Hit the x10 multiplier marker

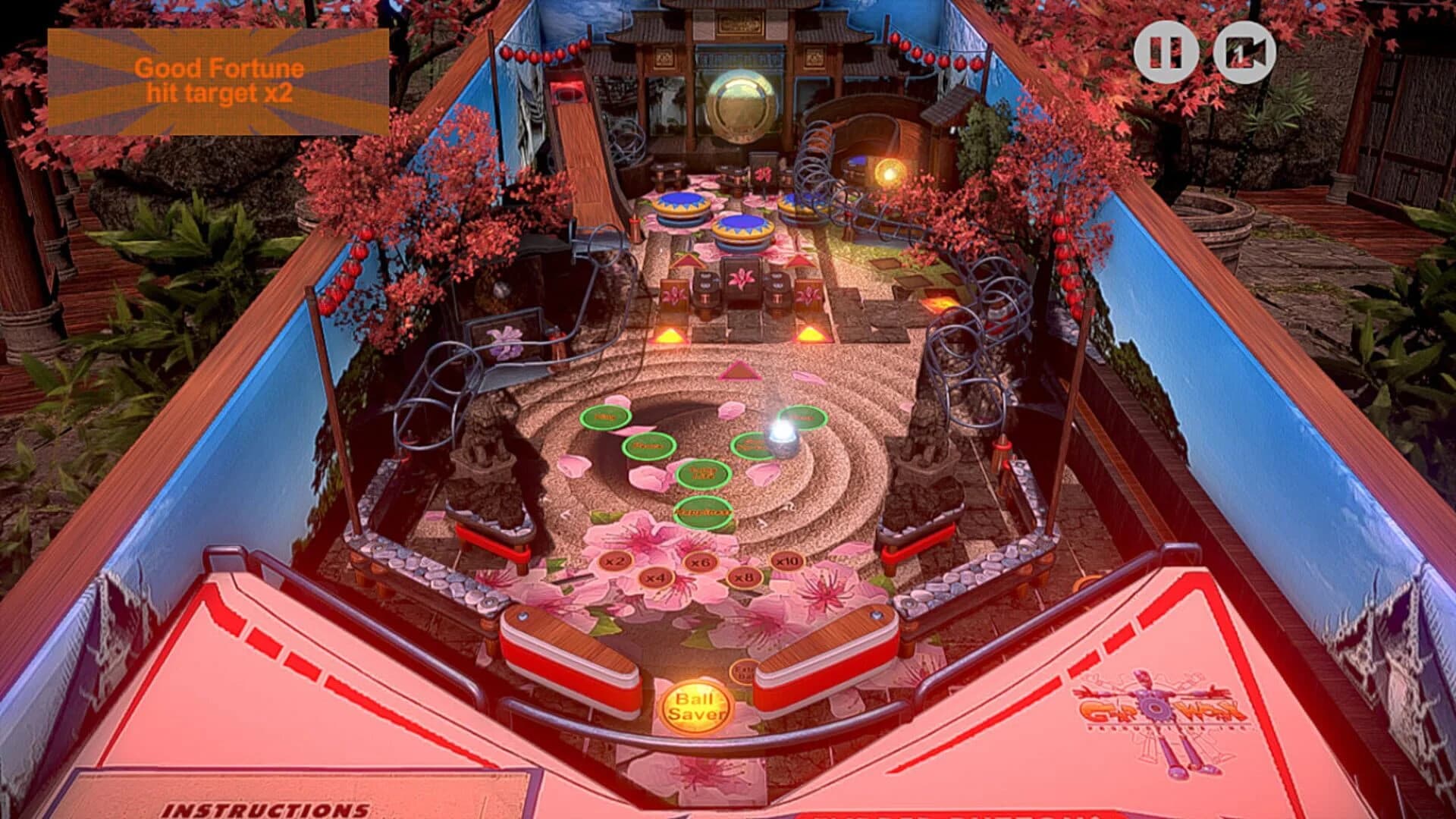pos(788,561)
